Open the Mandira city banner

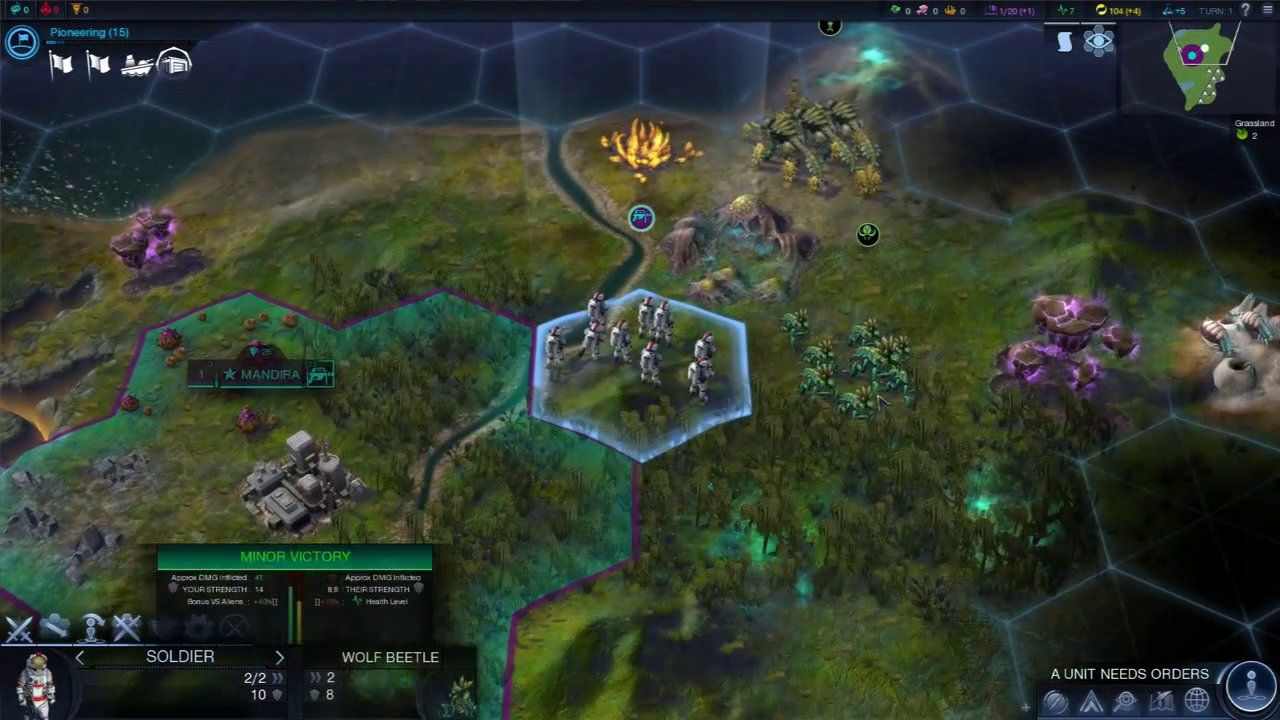click(262, 375)
